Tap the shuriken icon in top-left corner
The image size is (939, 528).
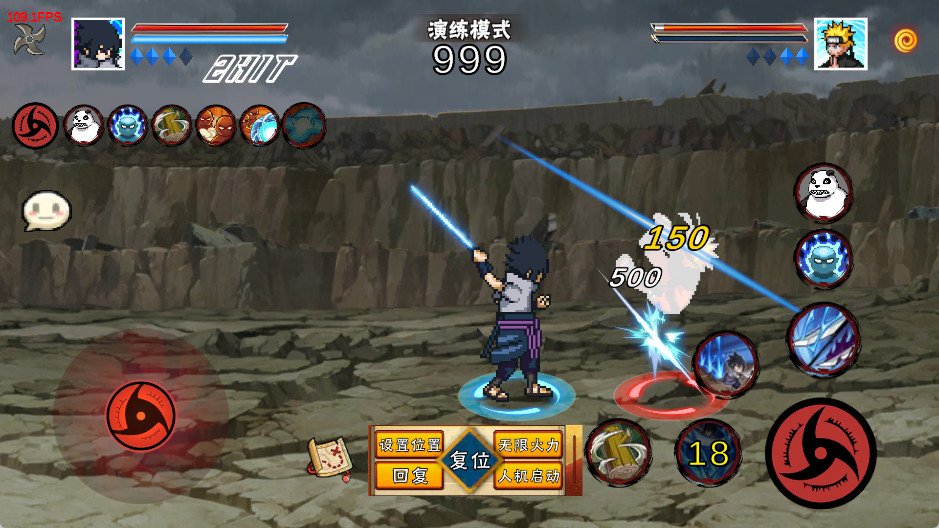point(29,39)
